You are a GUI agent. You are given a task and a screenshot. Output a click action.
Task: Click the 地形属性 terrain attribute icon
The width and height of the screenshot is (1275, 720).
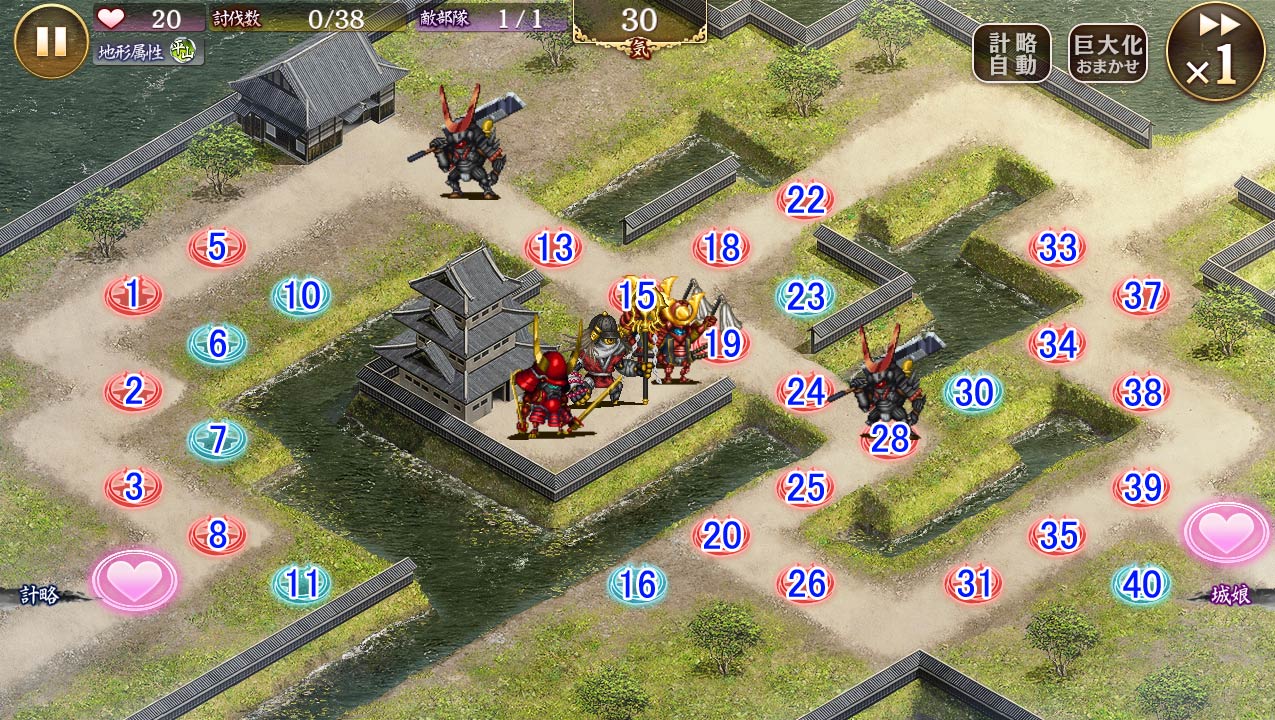point(182,49)
